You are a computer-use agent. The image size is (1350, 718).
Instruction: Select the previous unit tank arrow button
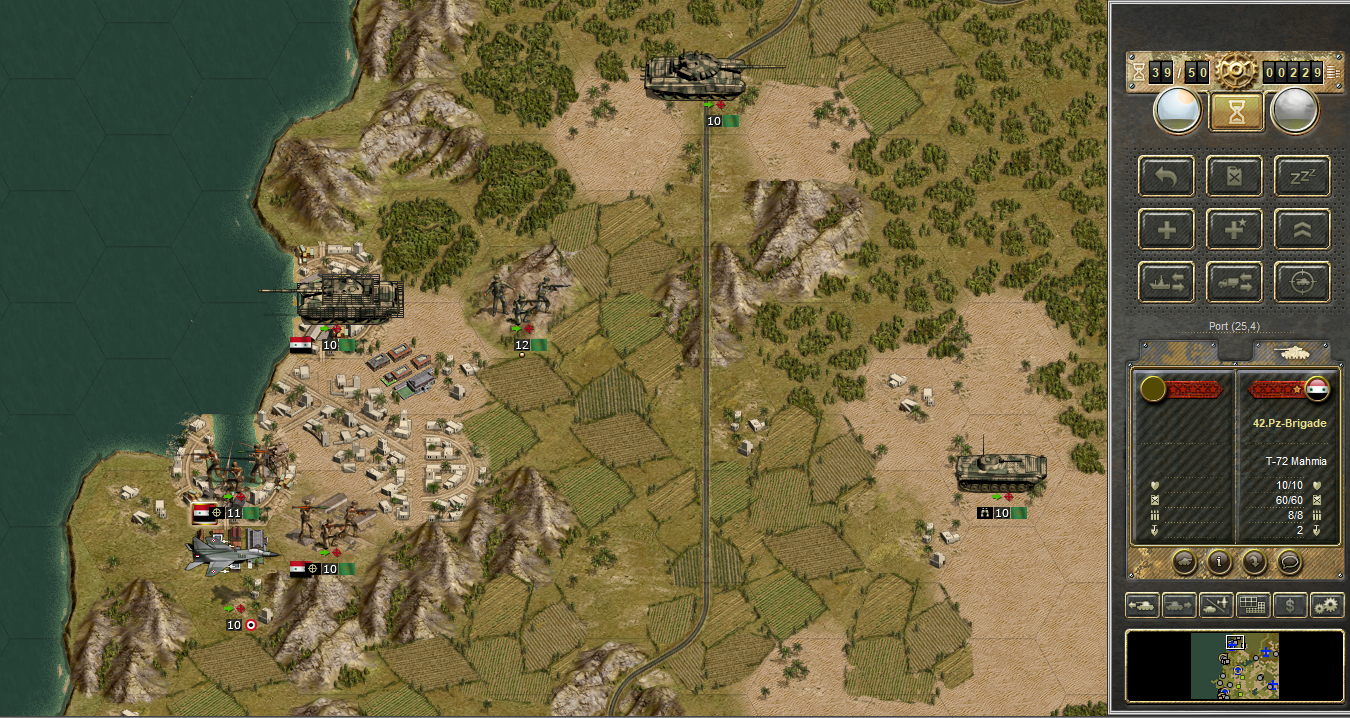1143,605
